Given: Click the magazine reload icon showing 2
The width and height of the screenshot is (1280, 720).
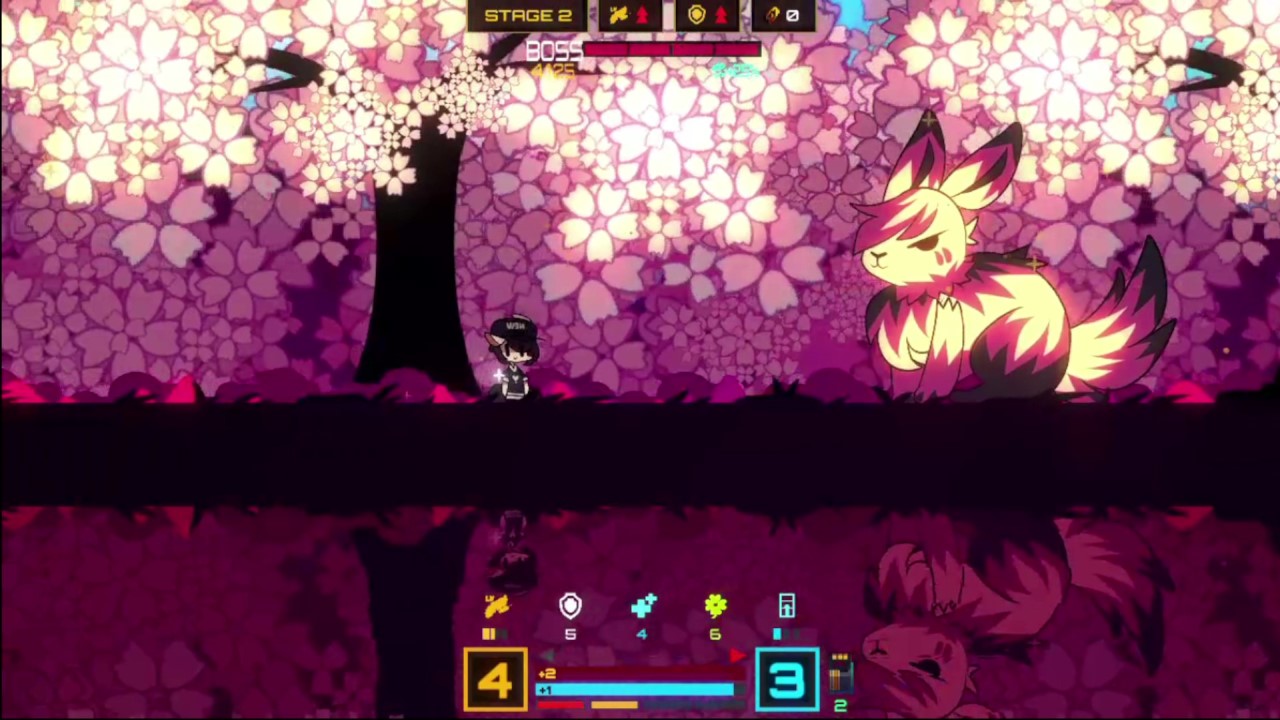Looking at the screenshot, I should tap(840, 675).
